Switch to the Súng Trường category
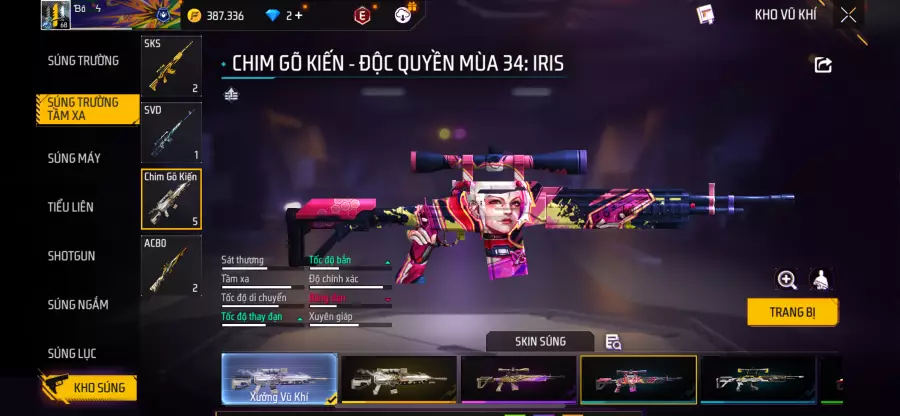 [x=83, y=61]
